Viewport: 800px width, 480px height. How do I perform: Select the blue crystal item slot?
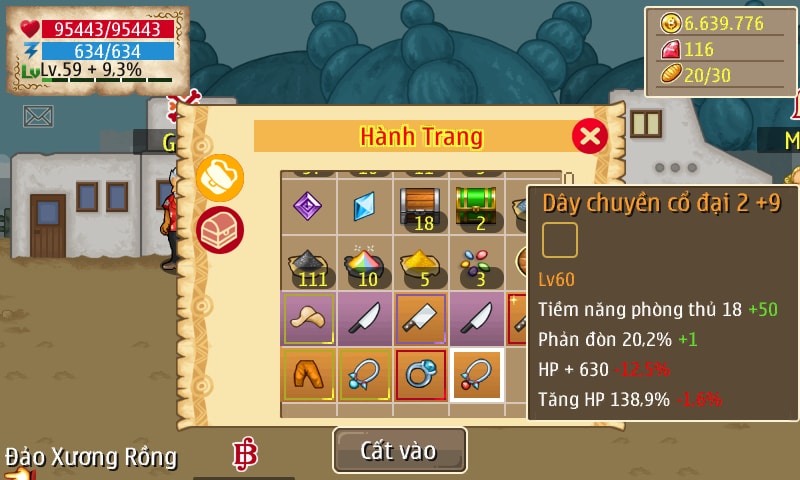[364, 206]
